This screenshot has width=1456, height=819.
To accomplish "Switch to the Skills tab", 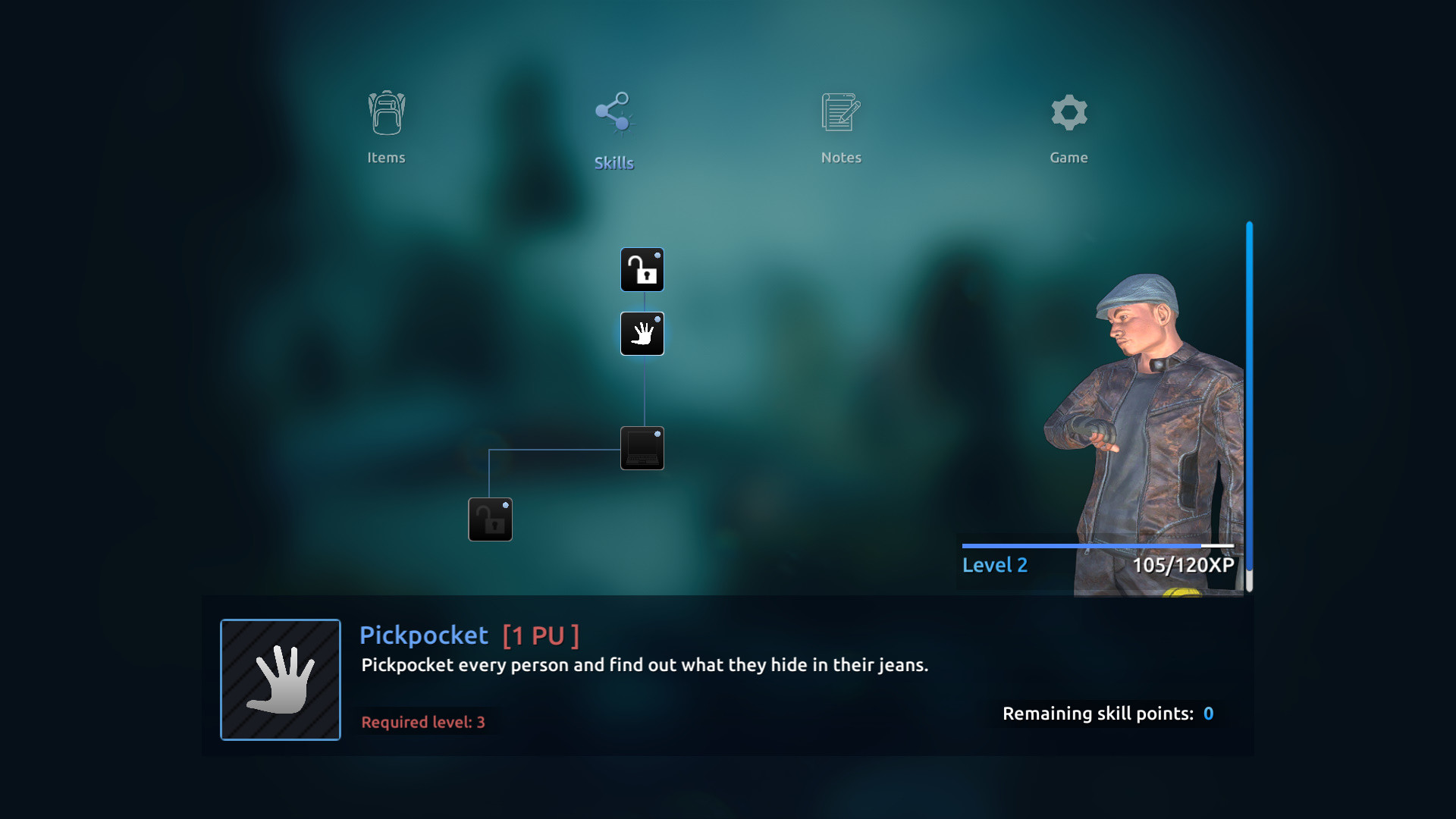I will pyautogui.click(x=614, y=162).
